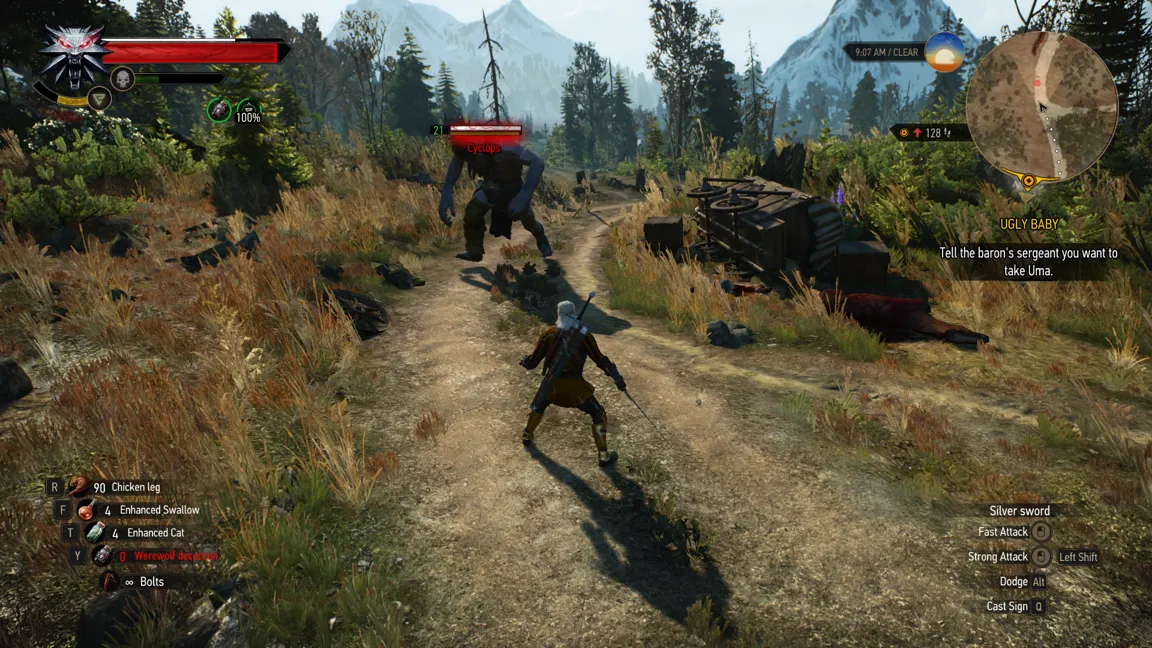Click the sunrise weather icon
Image resolution: width=1152 pixels, height=648 pixels.
944,52
